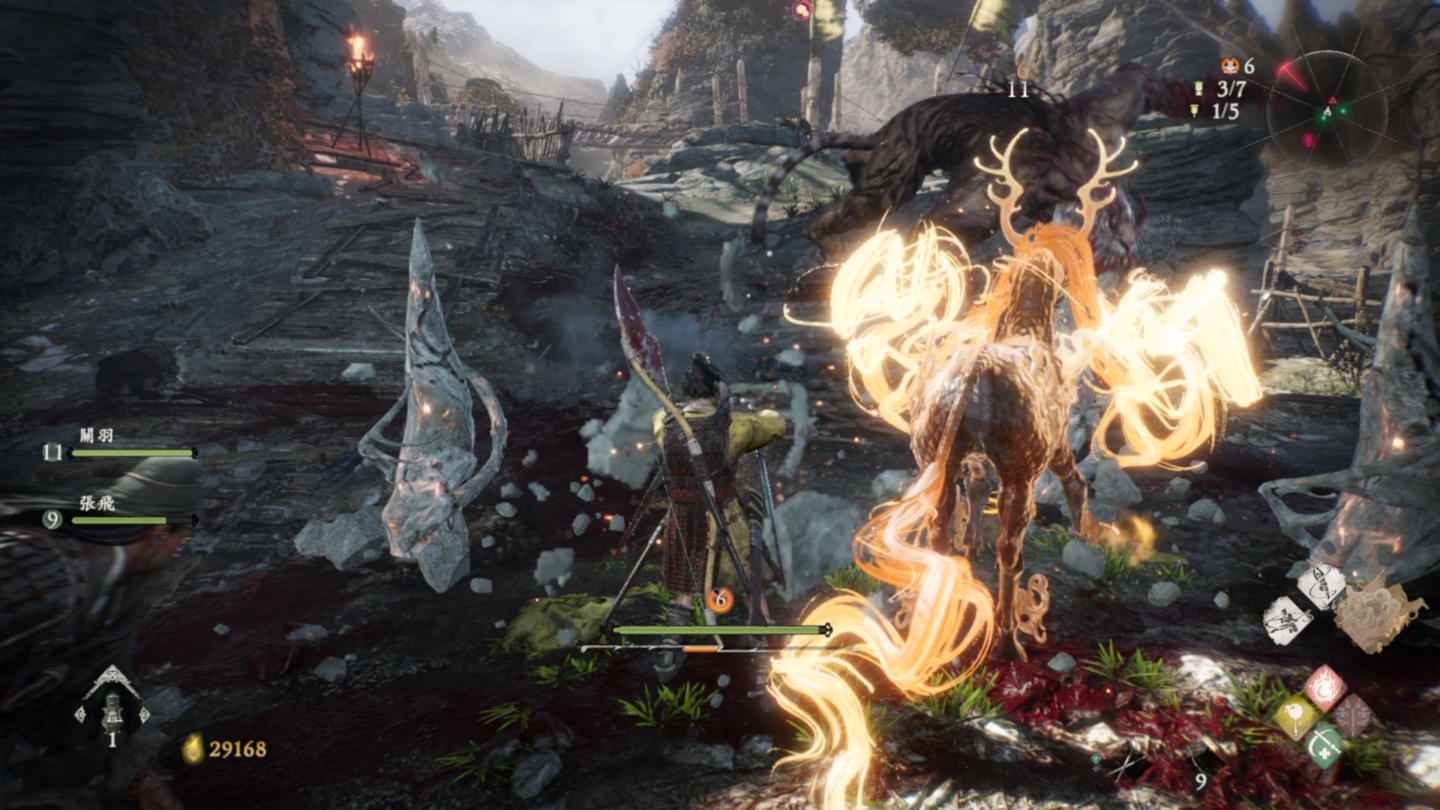
Task: Summon the divine beast icon
Action: point(1378,611)
